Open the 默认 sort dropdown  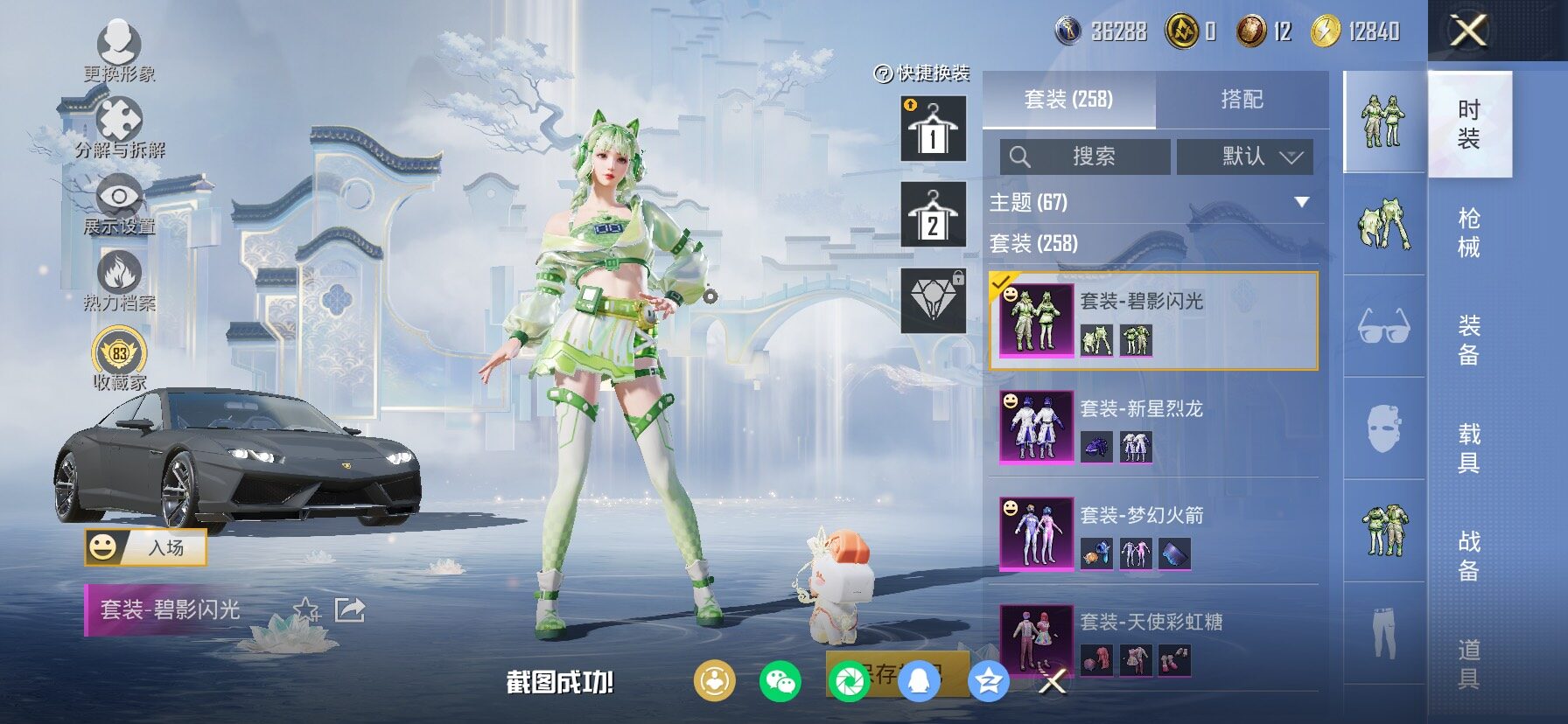1244,157
